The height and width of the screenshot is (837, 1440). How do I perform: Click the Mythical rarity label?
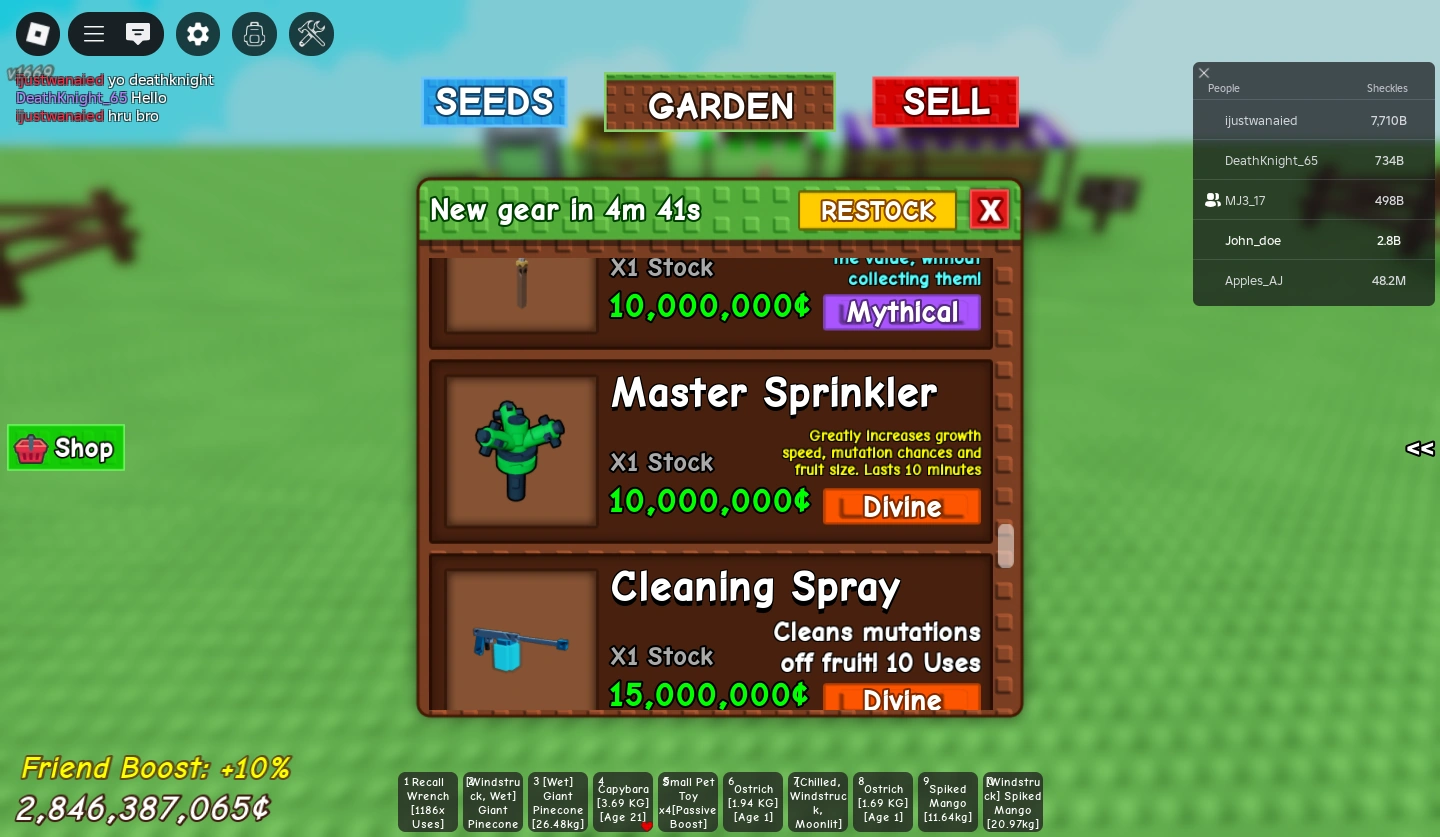tap(901, 312)
